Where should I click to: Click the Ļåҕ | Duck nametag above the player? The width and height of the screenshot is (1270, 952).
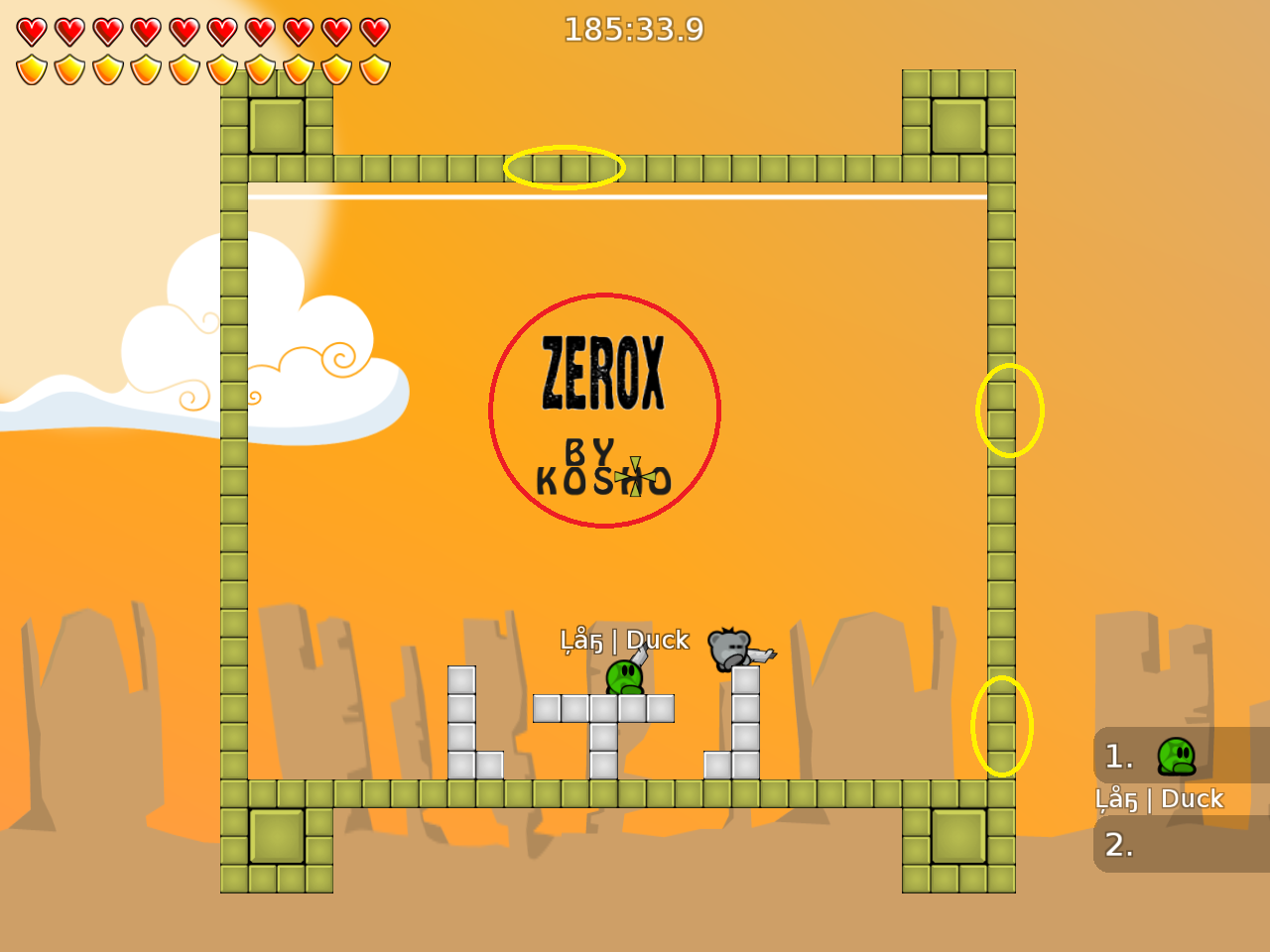pos(622,641)
